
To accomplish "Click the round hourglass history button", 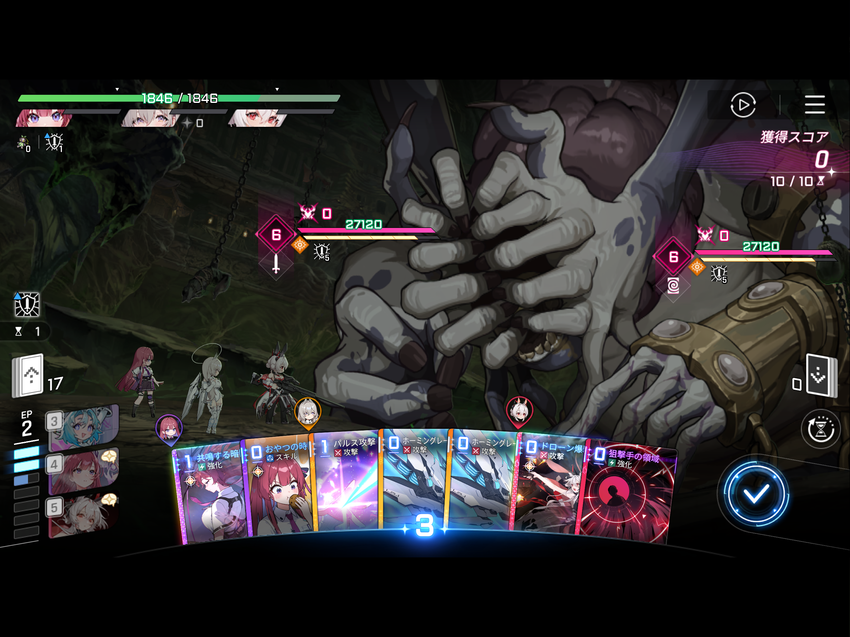I will [819, 428].
